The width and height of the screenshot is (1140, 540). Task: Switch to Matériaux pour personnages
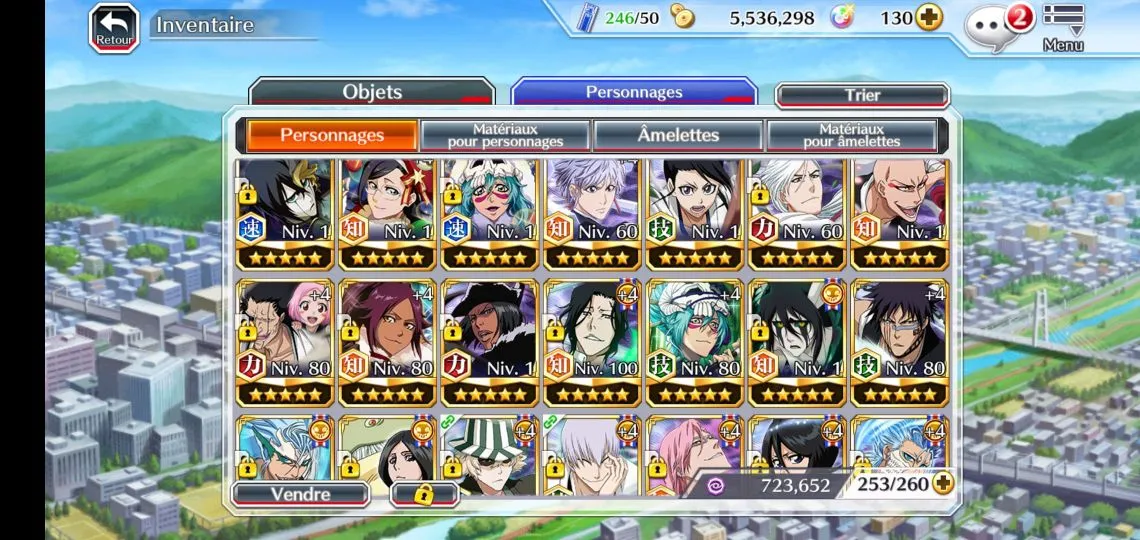(505, 135)
